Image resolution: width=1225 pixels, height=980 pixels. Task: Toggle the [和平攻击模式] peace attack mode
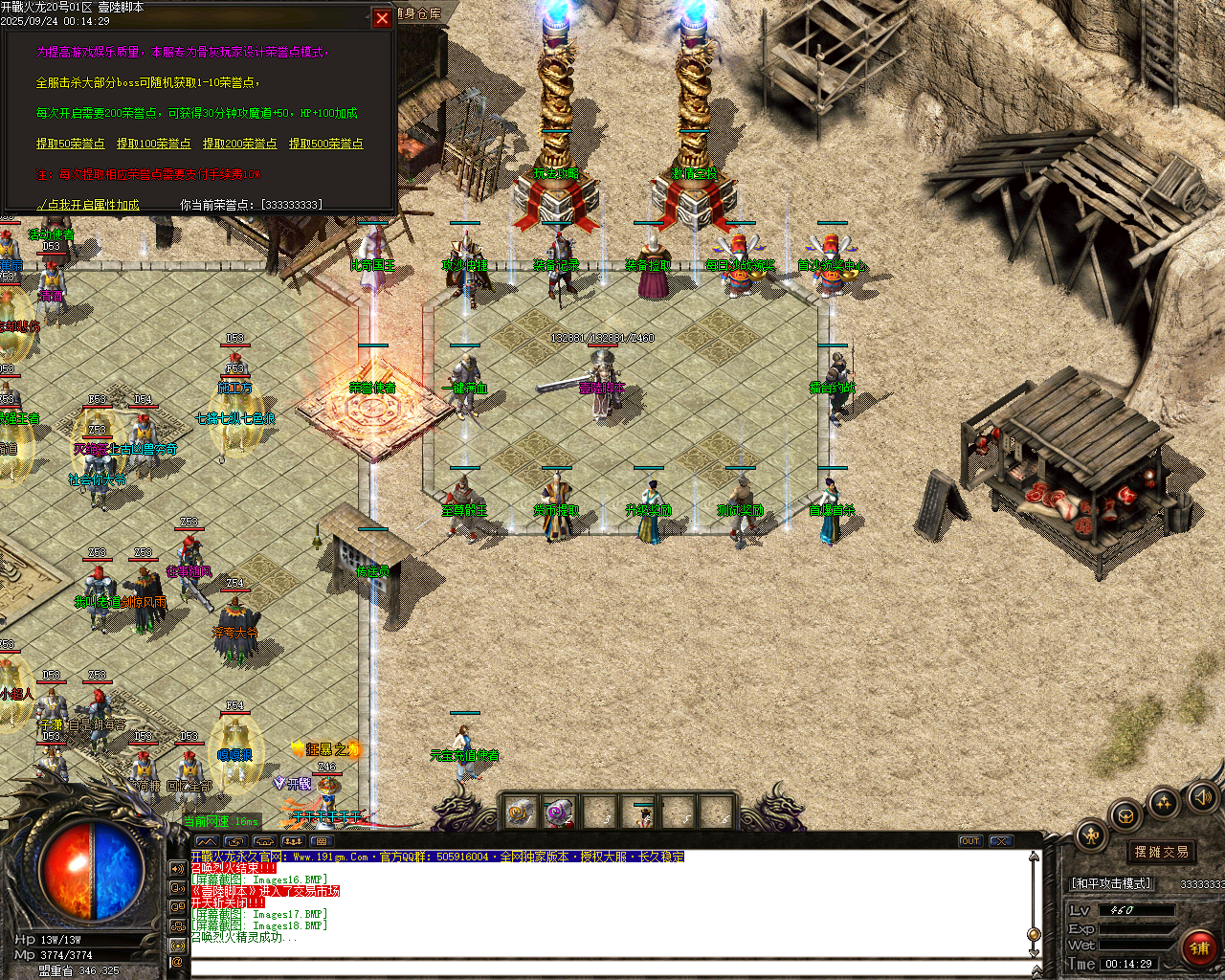(x=1110, y=881)
